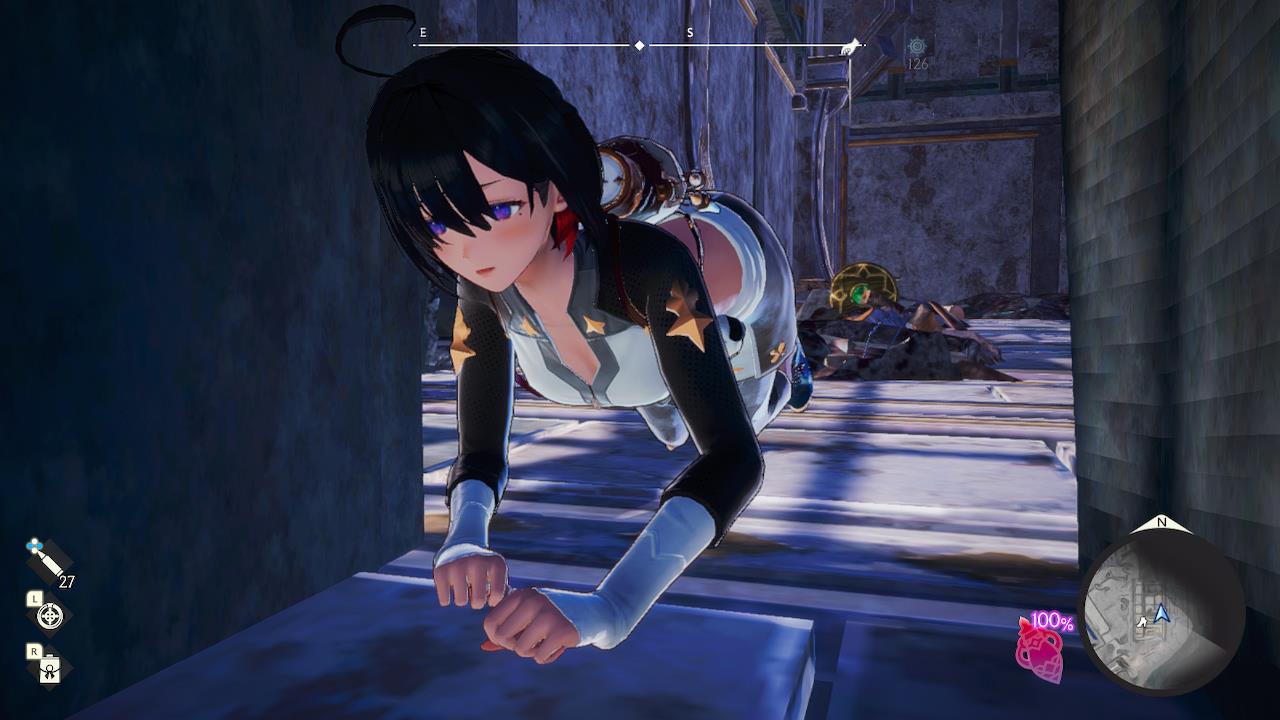Expand the diamond waypoint on the compass bar
Image resolution: width=1280 pixels, height=720 pixels.
tap(637, 43)
